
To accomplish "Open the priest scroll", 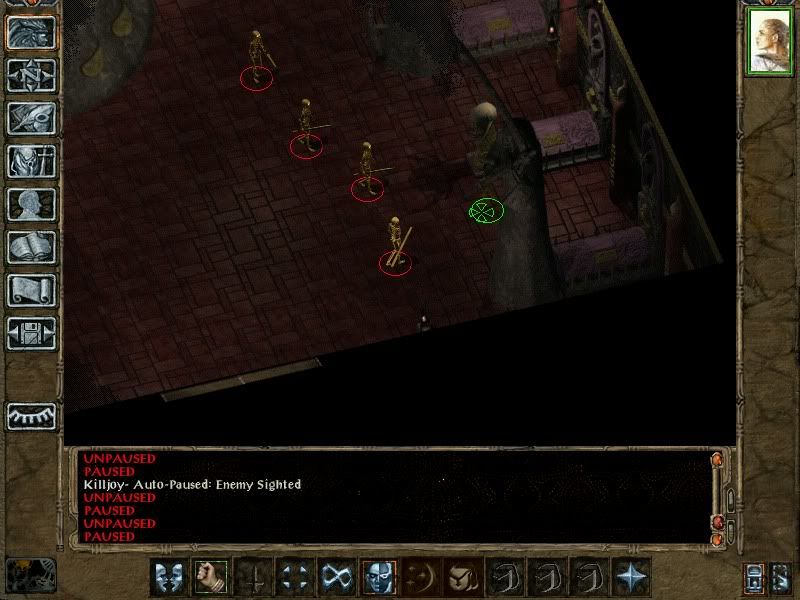I will [31, 290].
